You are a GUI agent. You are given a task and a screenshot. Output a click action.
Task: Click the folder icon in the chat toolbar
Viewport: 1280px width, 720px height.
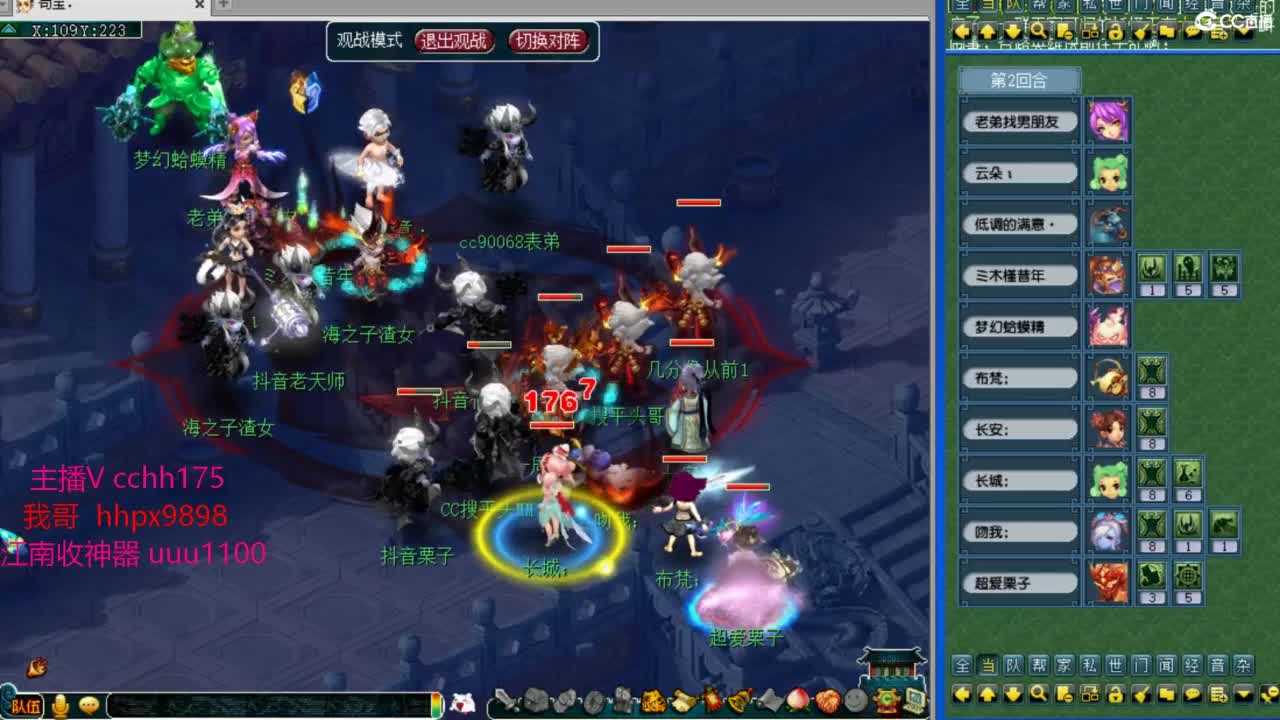(1169, 693)
